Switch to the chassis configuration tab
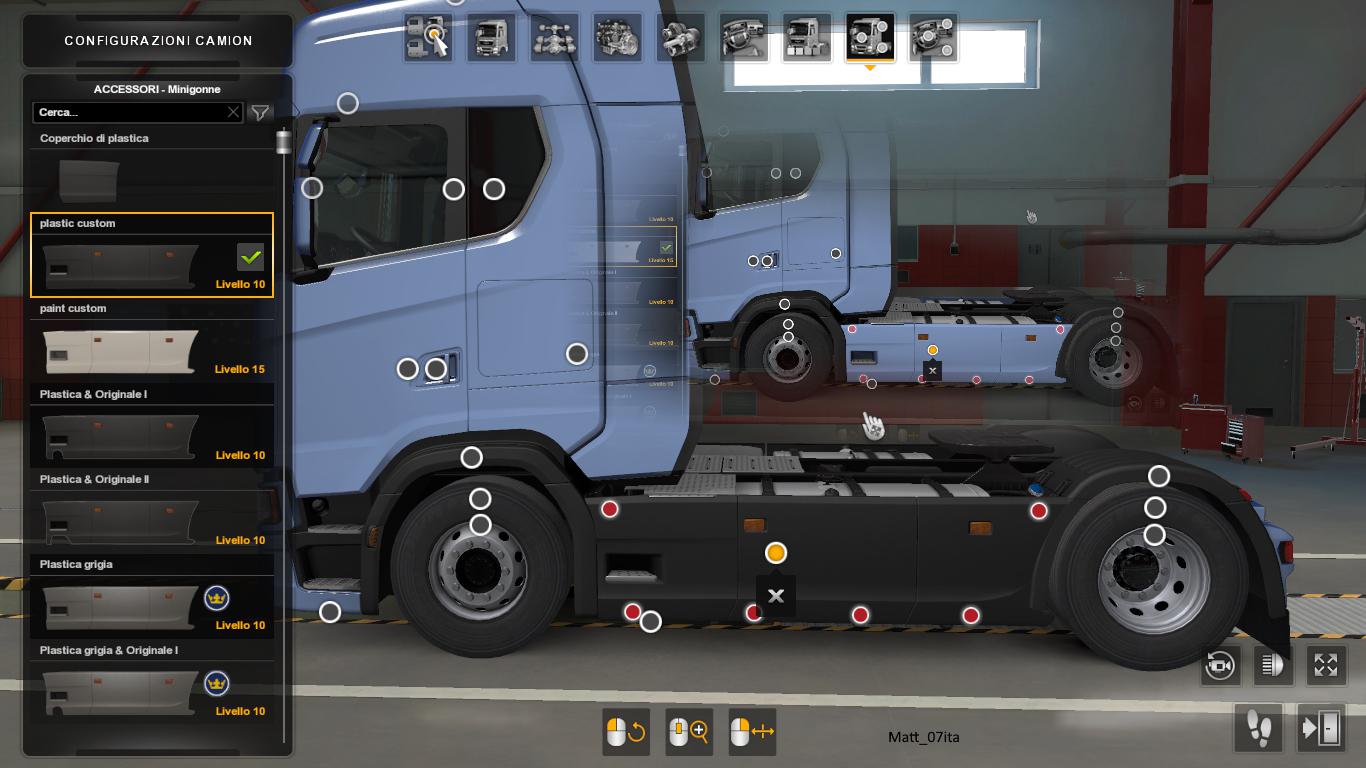The width and height of the screenshot is (1366, 768). click(554, 38)
